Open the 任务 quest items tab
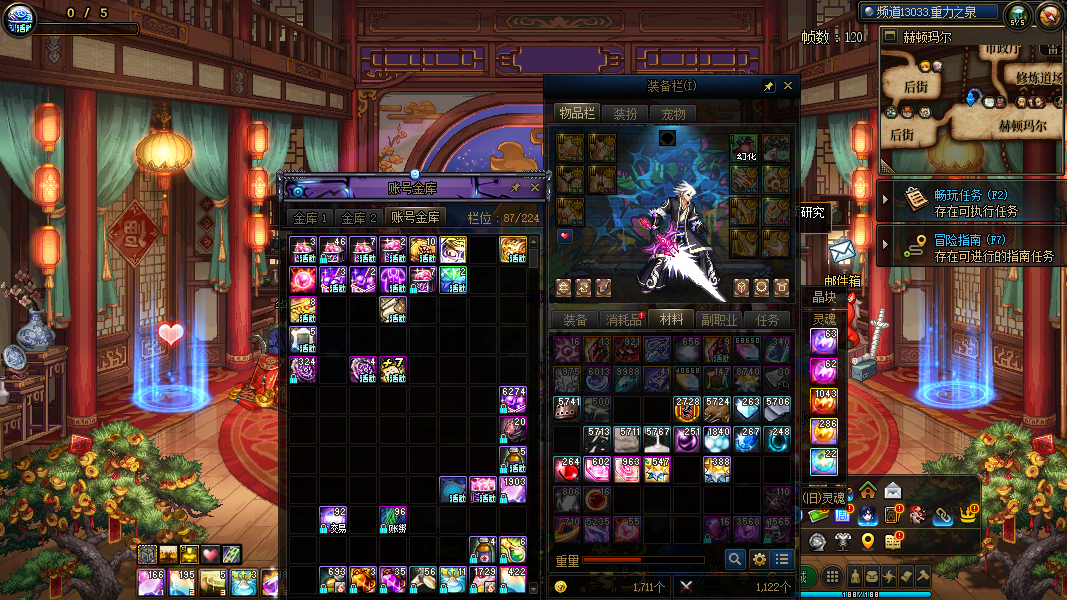This screenshot has height=600, width=1067. pos(767,320)
